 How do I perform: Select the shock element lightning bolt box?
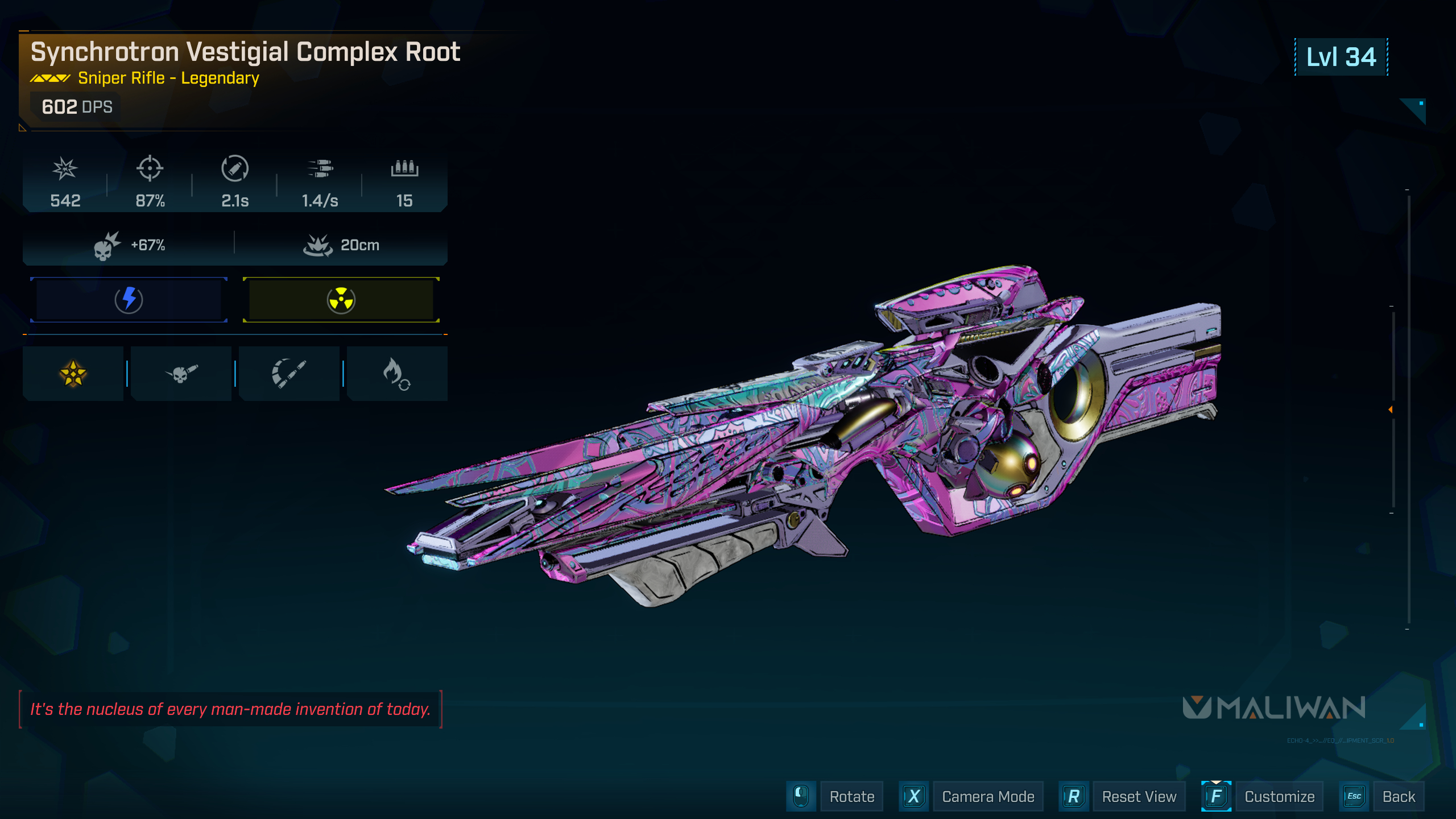pyautogui.click(x=129, y=300)
